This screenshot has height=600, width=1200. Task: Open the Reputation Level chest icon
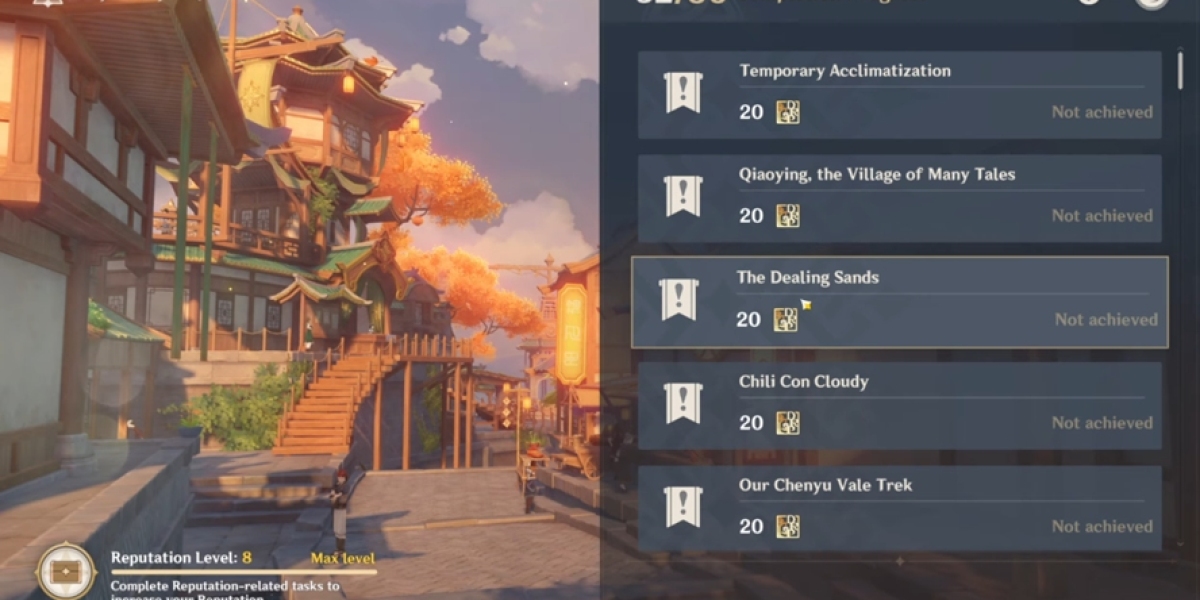(x=66, y=571)
